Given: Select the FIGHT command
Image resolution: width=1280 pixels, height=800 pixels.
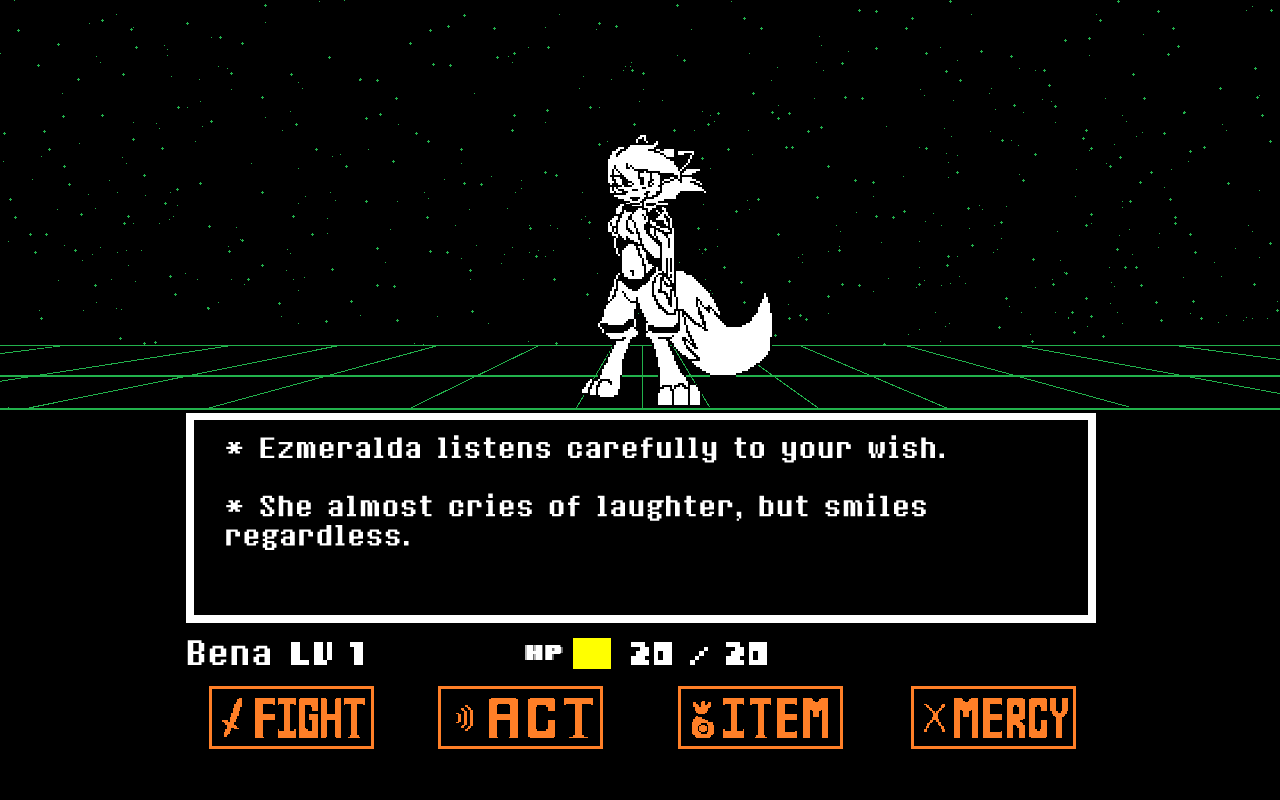Looking at the screenshot, I should tap(291, 717).
